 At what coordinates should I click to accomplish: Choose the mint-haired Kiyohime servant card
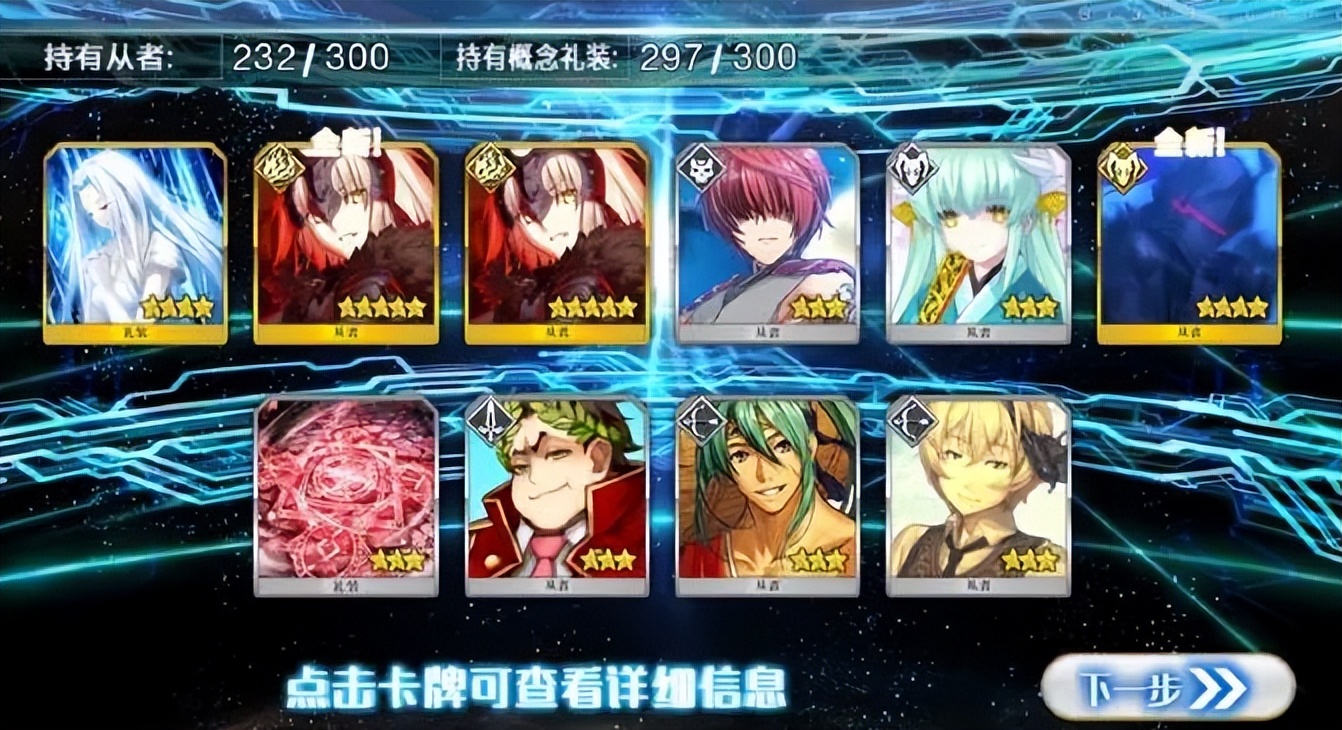978,243
